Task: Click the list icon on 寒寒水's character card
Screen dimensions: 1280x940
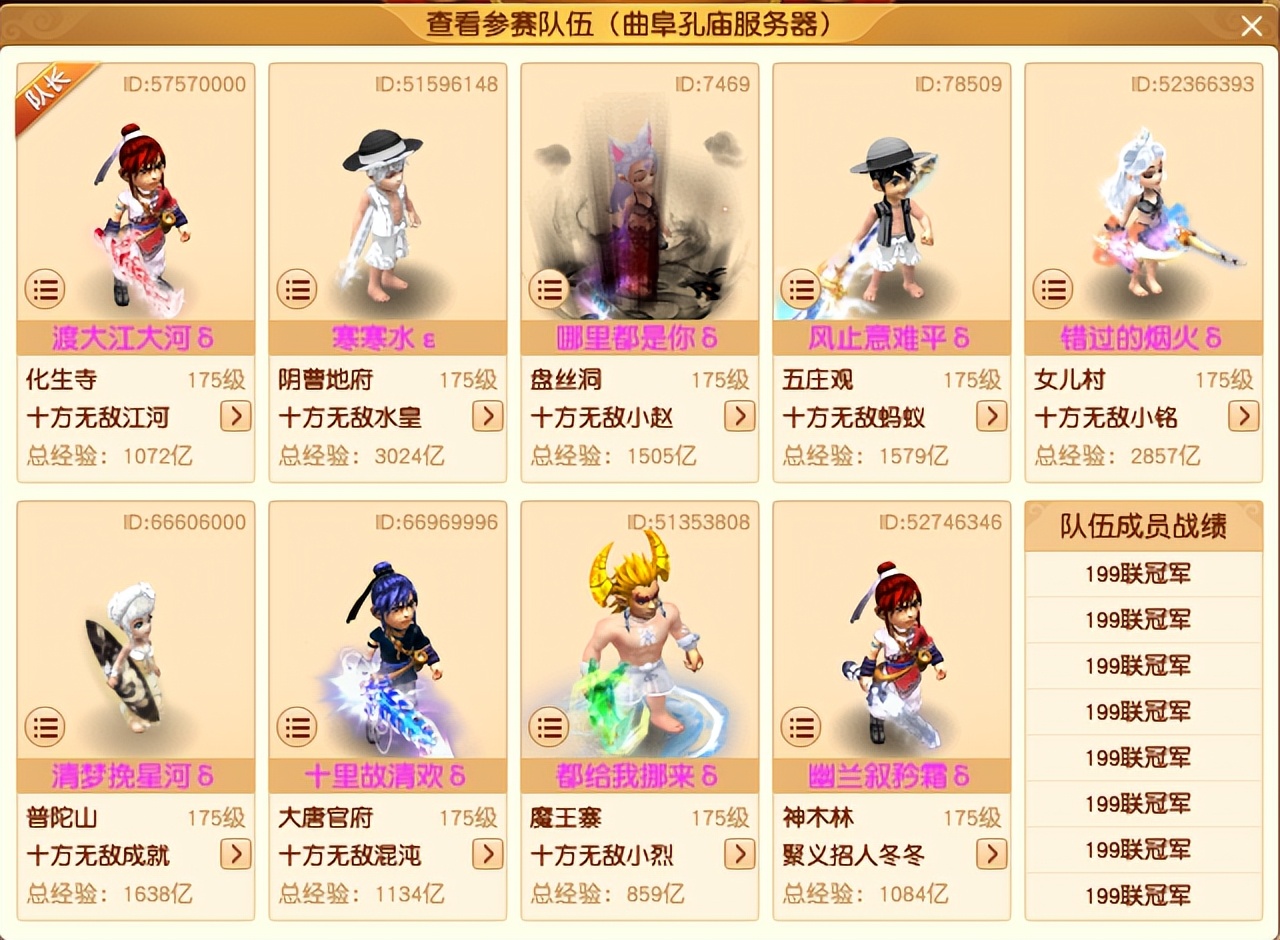Action: tap(297, 289)
